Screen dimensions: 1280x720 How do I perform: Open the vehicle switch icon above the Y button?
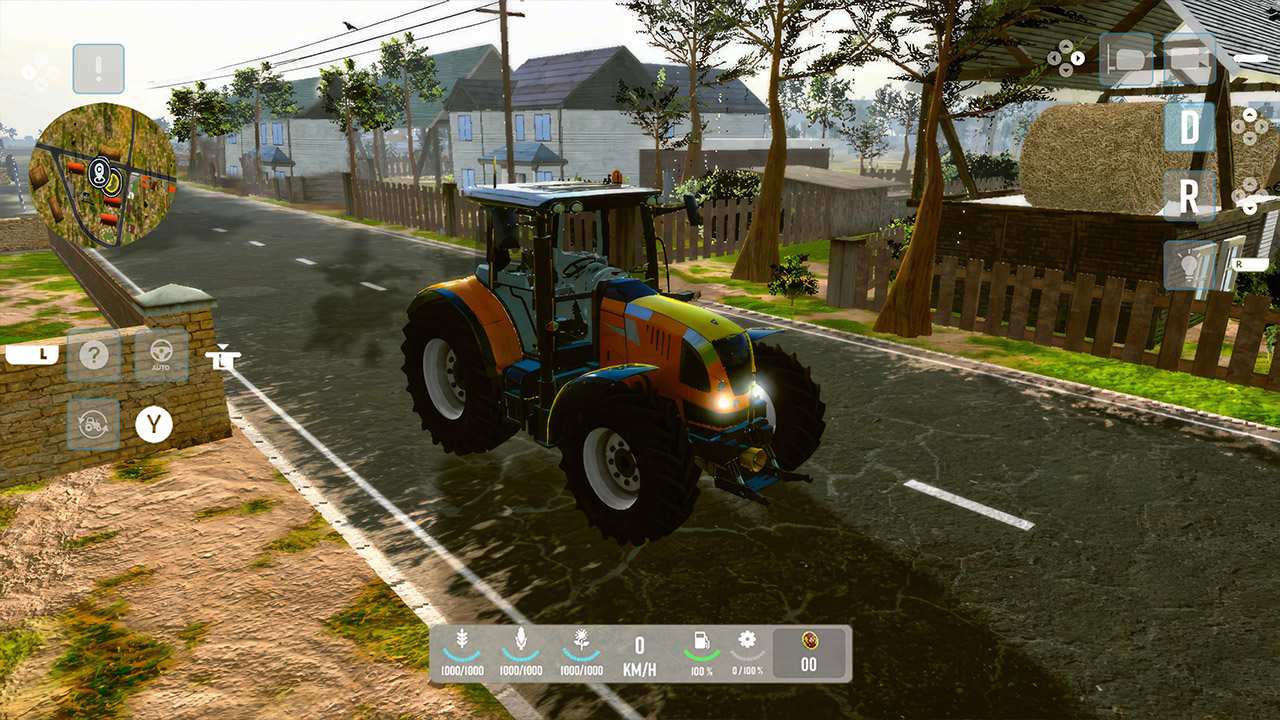click(x=93, y=424)
